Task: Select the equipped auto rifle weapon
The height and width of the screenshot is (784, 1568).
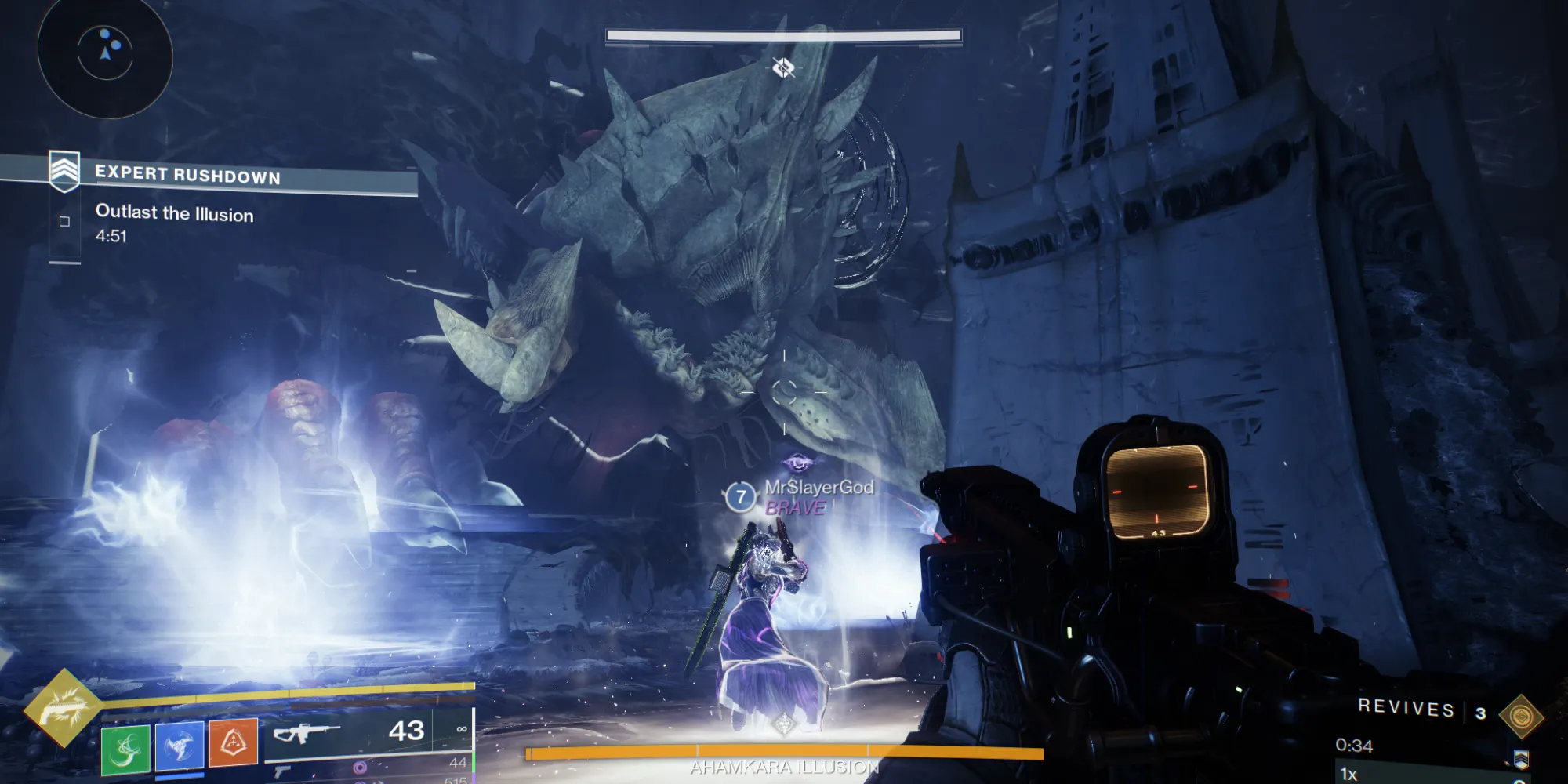Action: tap(307, 735)
